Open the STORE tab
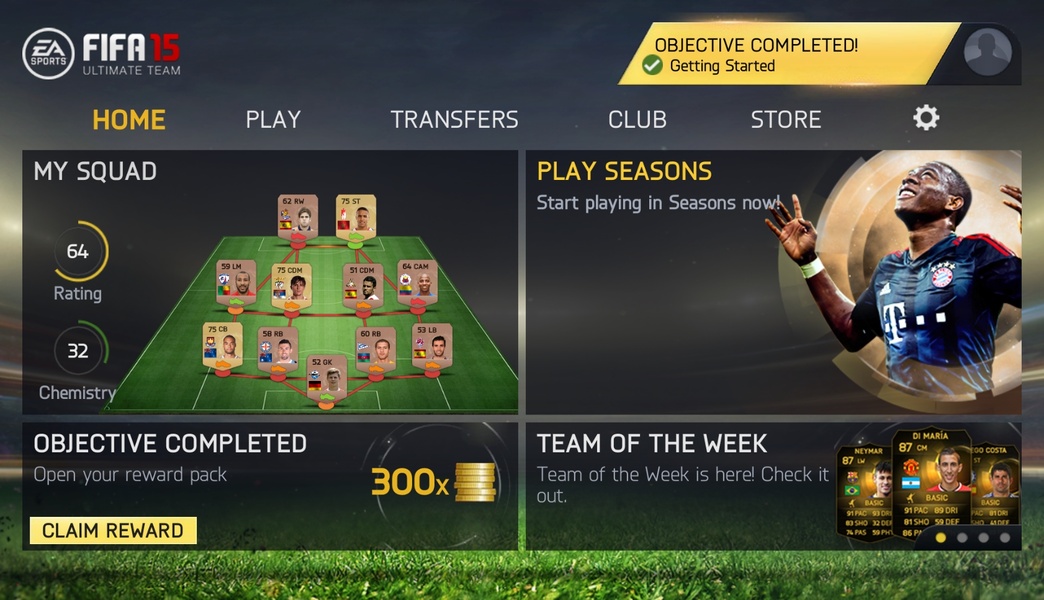Screen dimensions: 1044x600 point(786,120)
